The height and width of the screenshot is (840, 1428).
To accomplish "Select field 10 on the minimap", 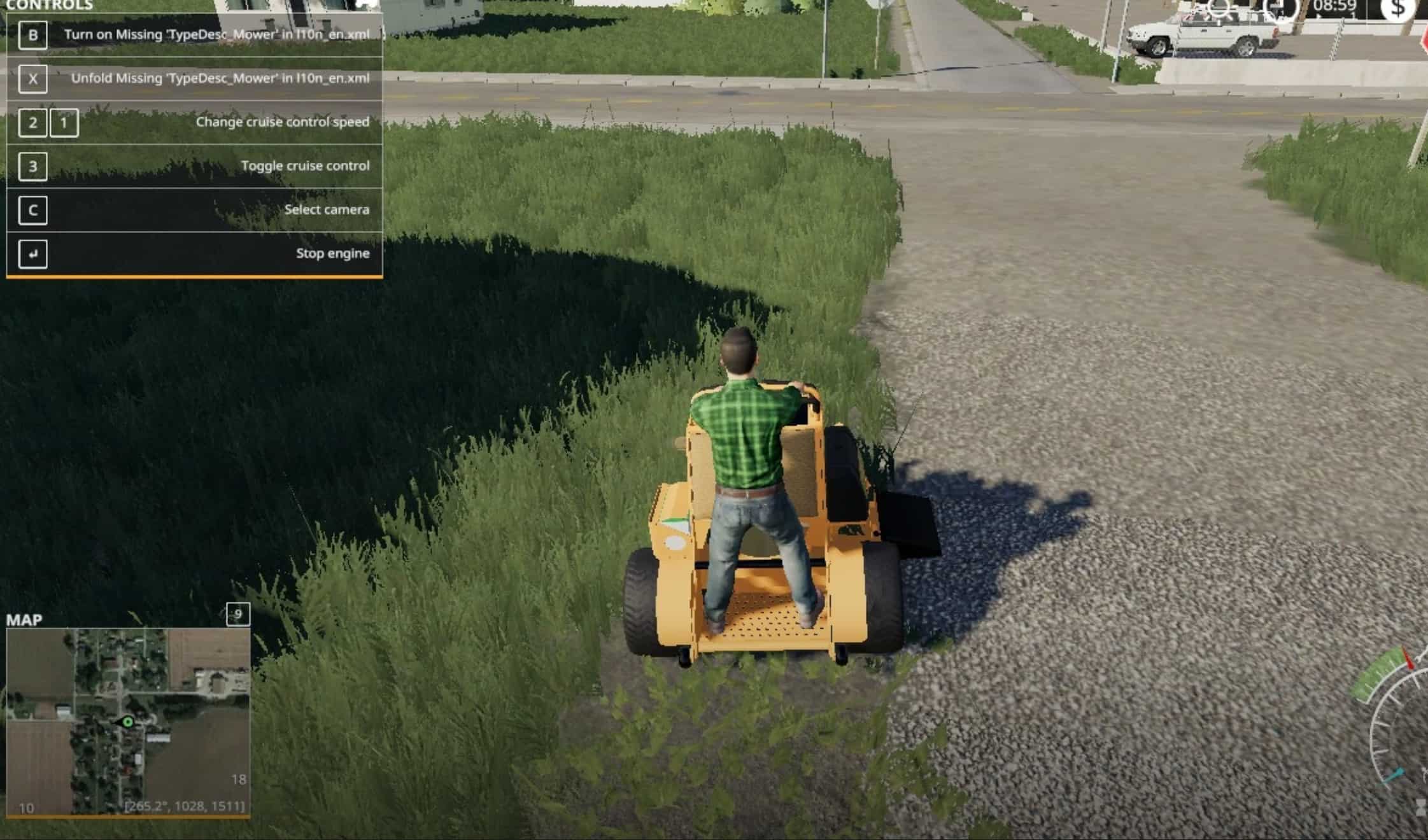I will (26, 808).
